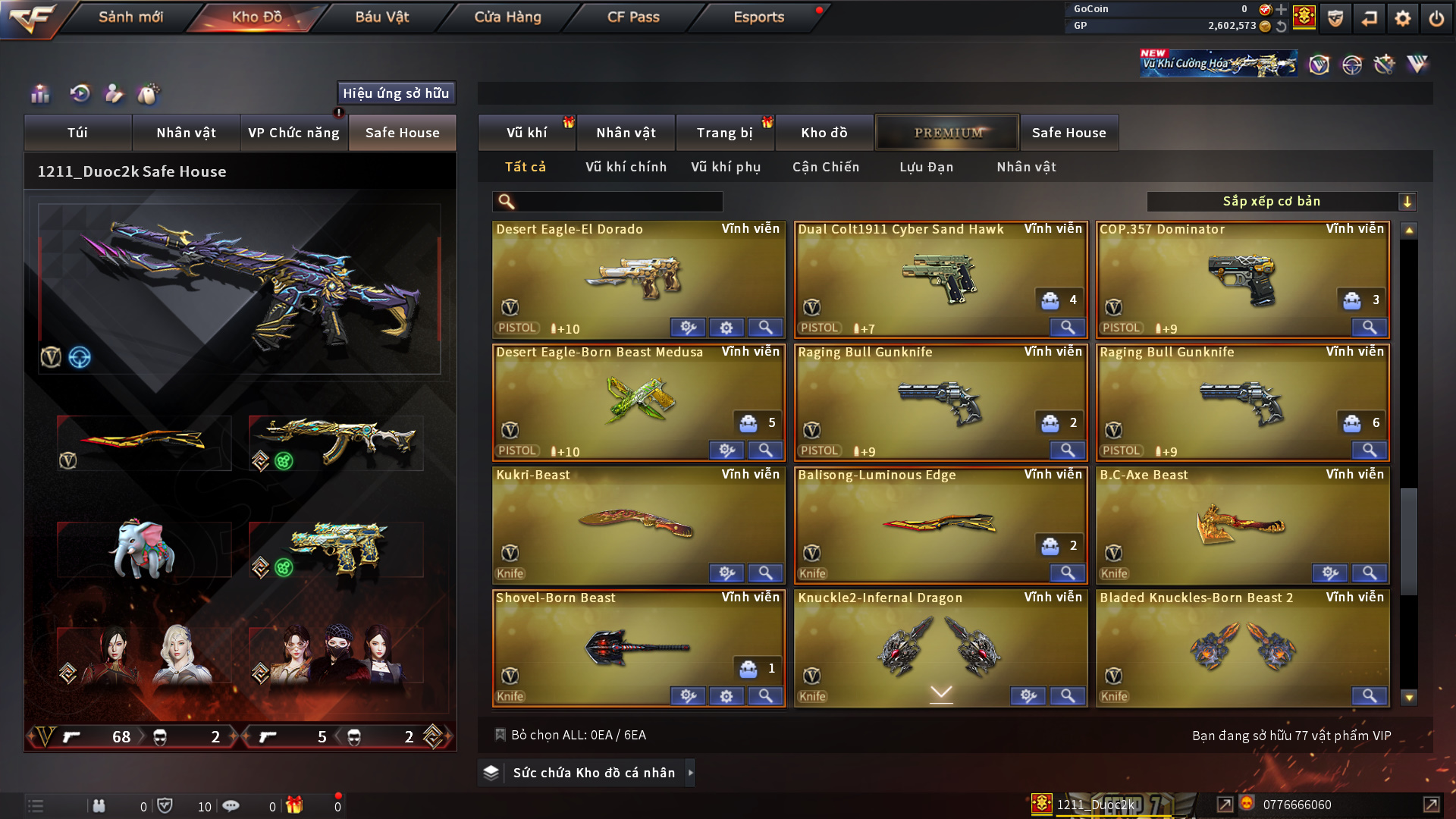Open the CF Pass menu
Image resolution: width=1456 pixels, height=819 pixels.
[x=633, y=17]
